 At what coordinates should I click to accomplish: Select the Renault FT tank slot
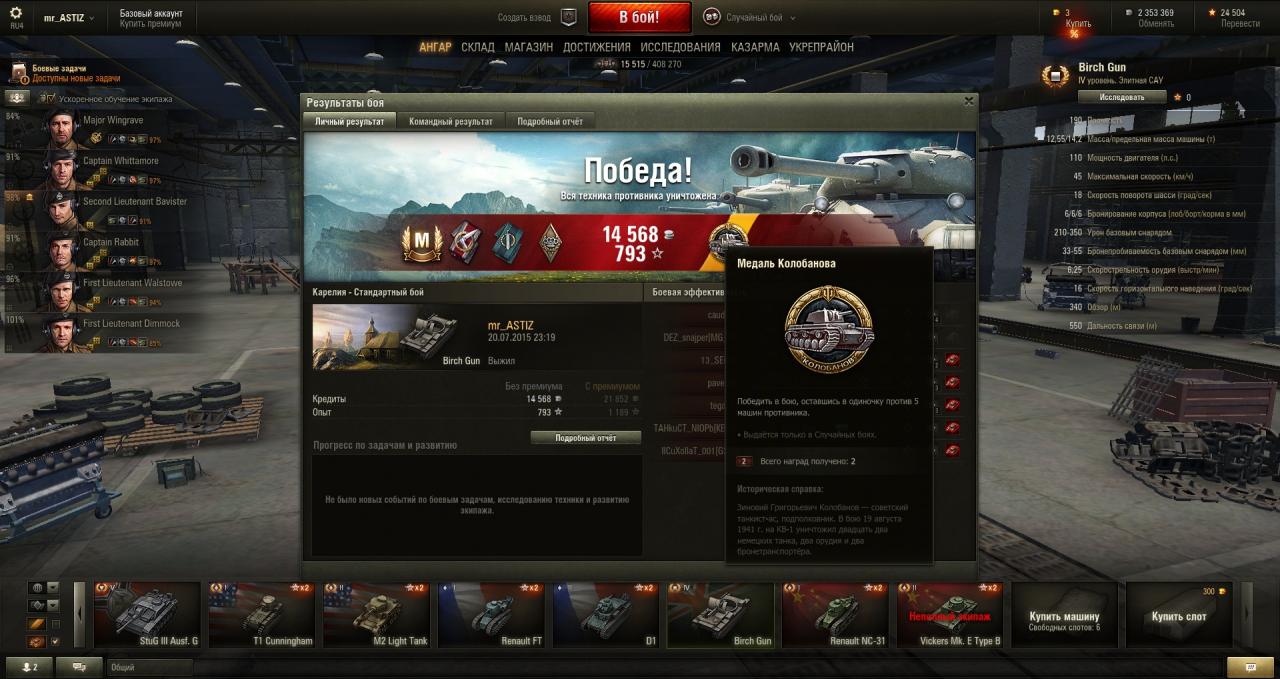494,615
